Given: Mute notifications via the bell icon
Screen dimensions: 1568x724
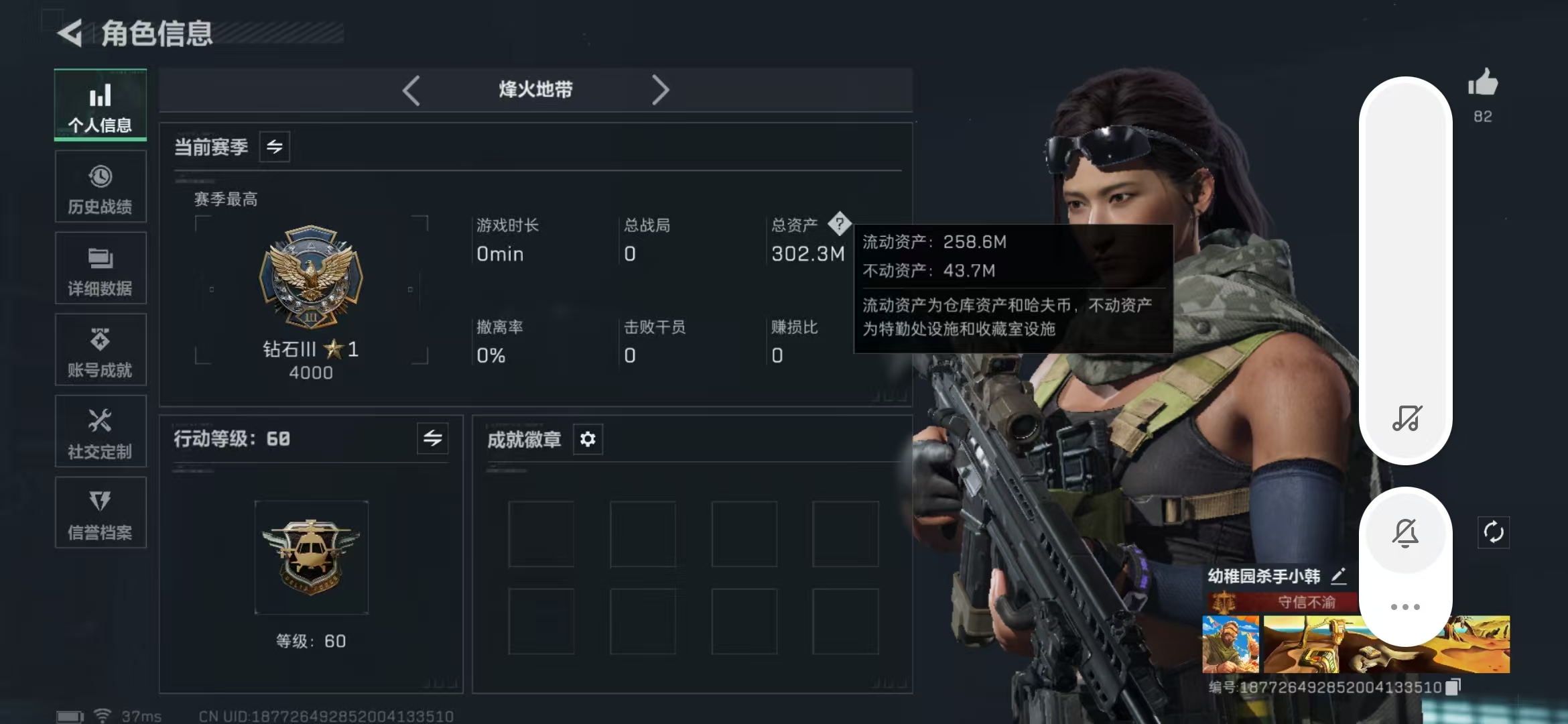Looking at the screenshot, I should point(1405,532).
